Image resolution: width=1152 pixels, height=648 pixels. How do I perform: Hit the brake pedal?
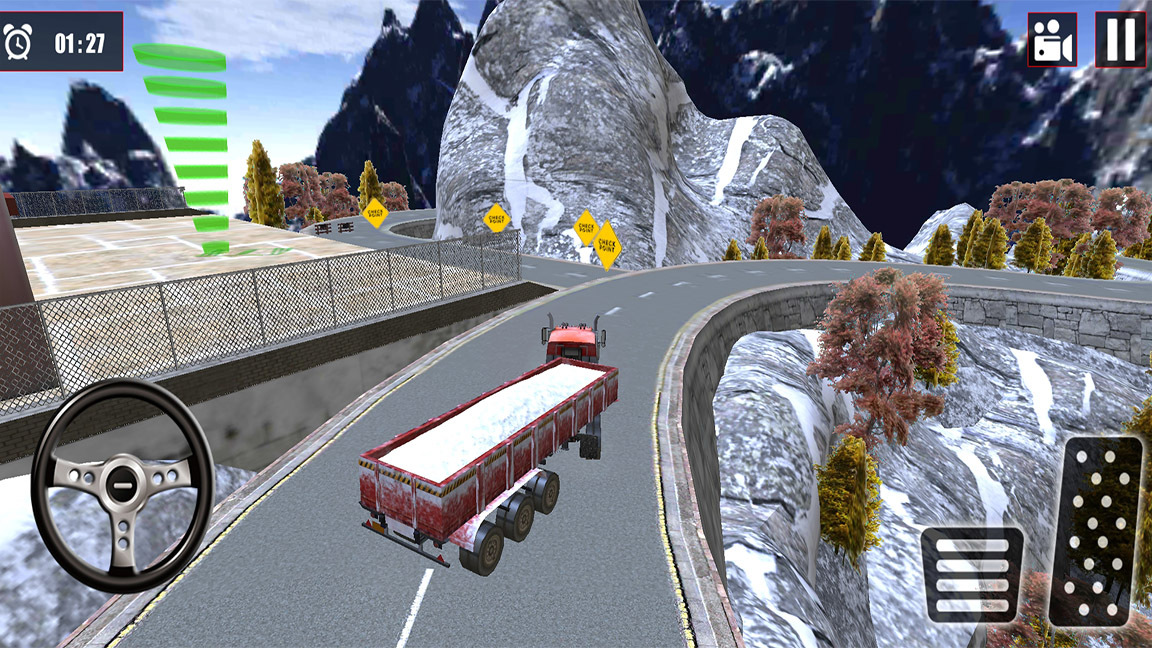tap(971, 574)
